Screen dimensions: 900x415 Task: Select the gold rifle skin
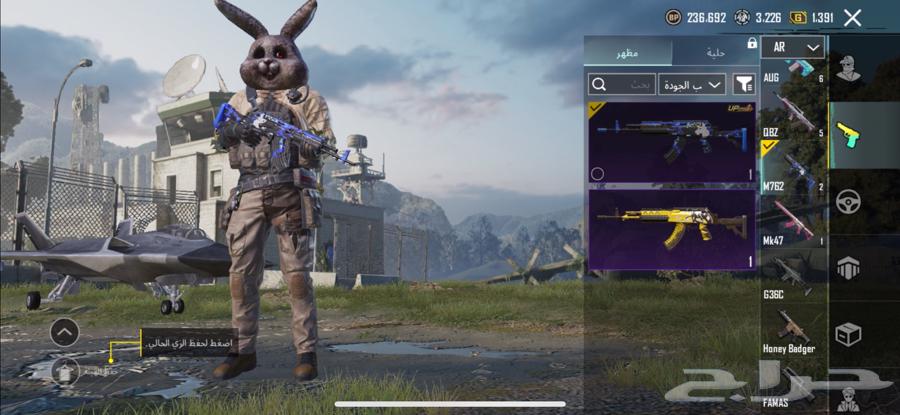coord(672,229)
